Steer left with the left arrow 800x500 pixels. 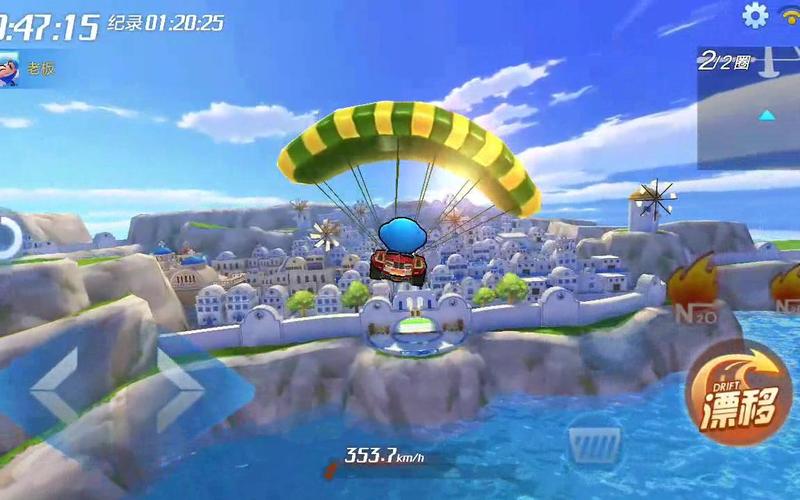click(x=53, y=385)
